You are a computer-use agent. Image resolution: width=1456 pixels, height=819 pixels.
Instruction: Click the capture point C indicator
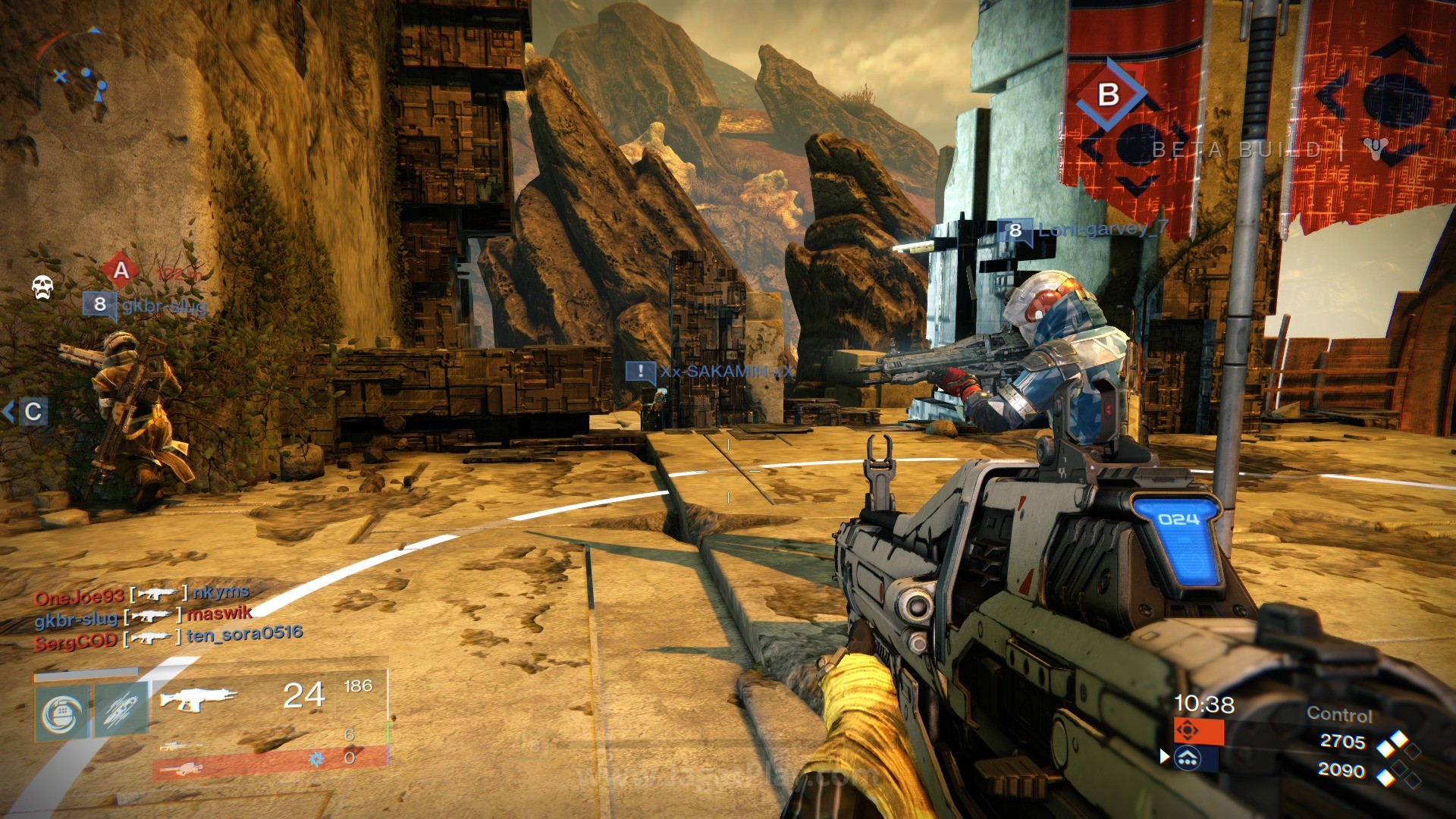(x=32, y=412)
